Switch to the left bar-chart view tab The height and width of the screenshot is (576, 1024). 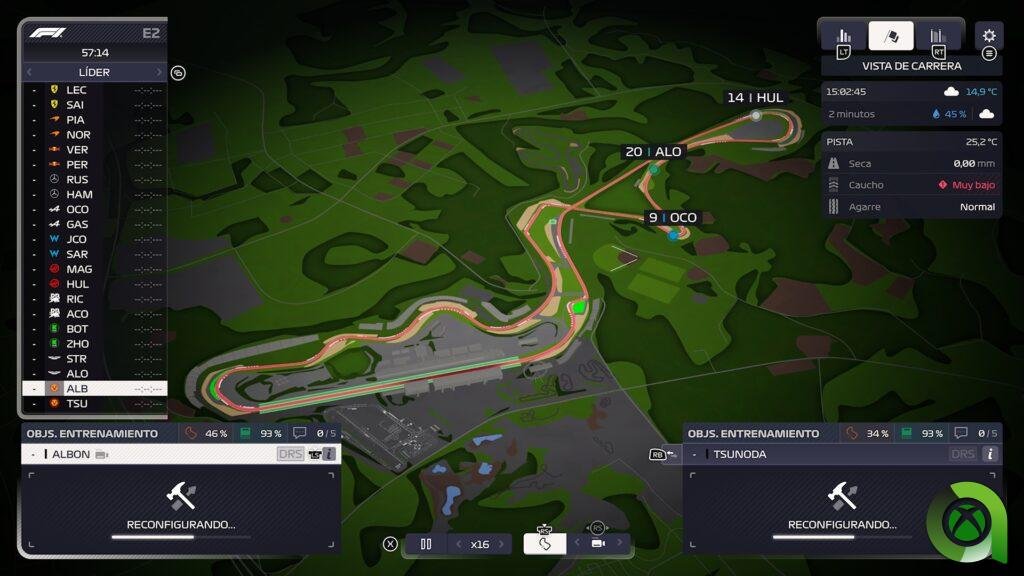point(843,36)
